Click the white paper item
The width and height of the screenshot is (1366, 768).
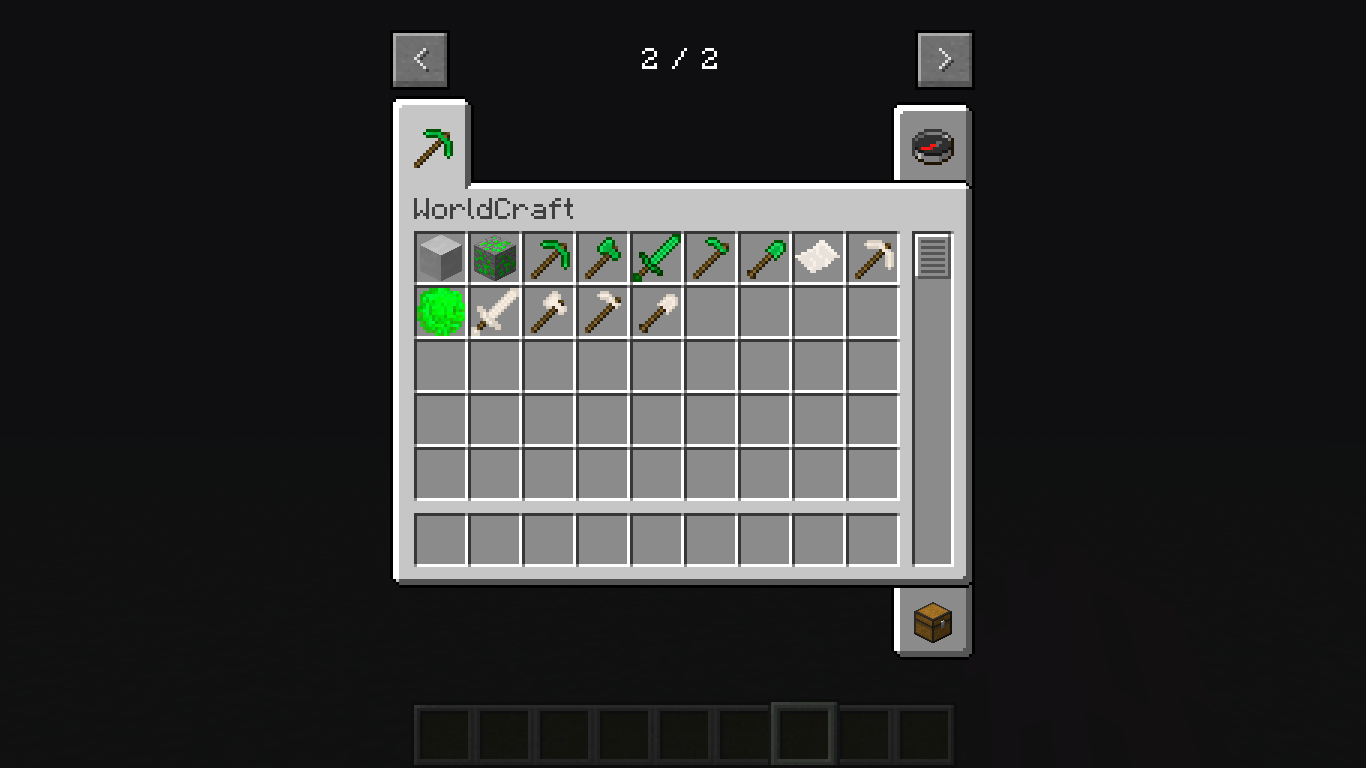pos(818,257)
